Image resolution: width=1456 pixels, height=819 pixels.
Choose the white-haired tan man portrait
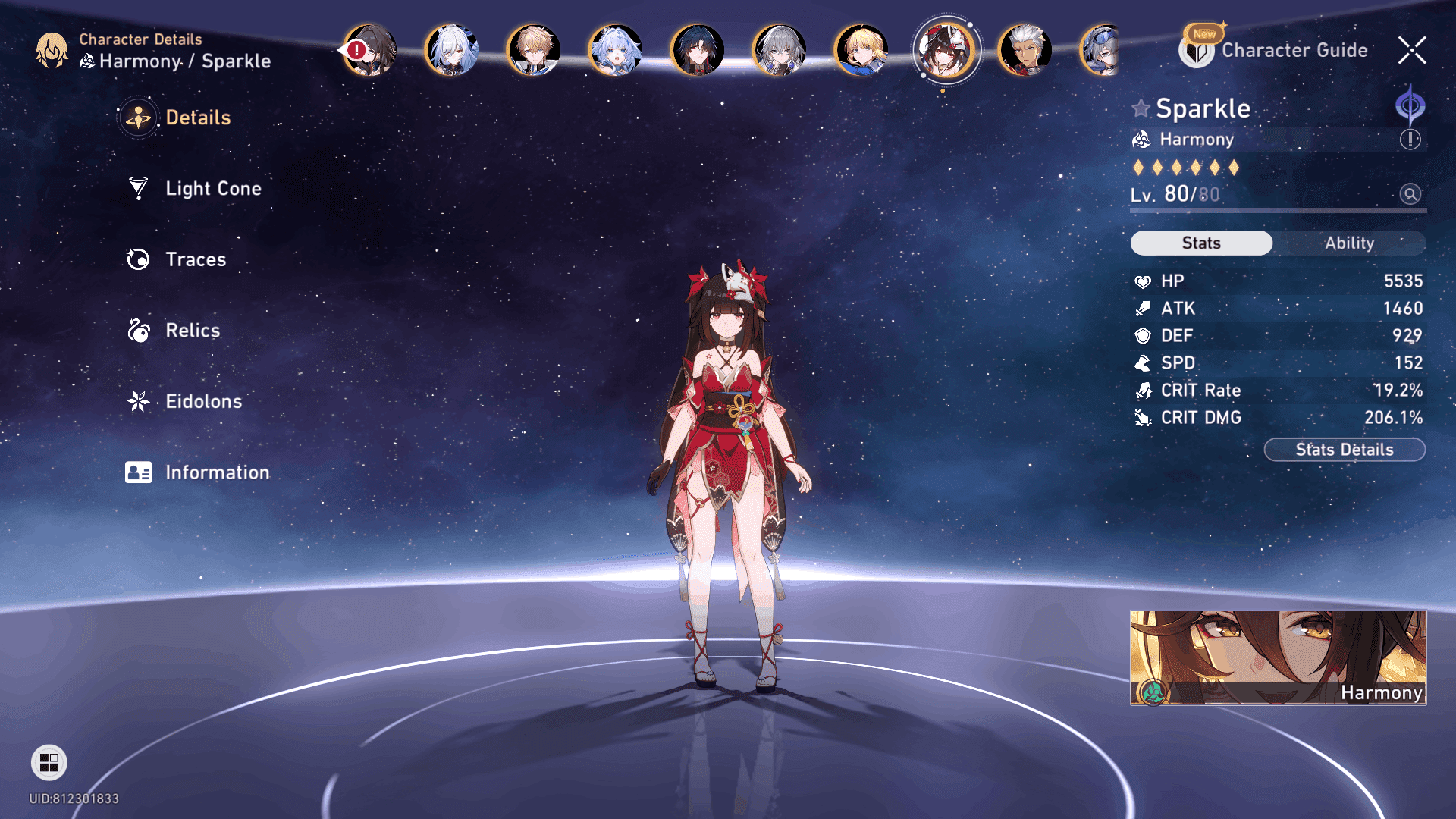1025,51
